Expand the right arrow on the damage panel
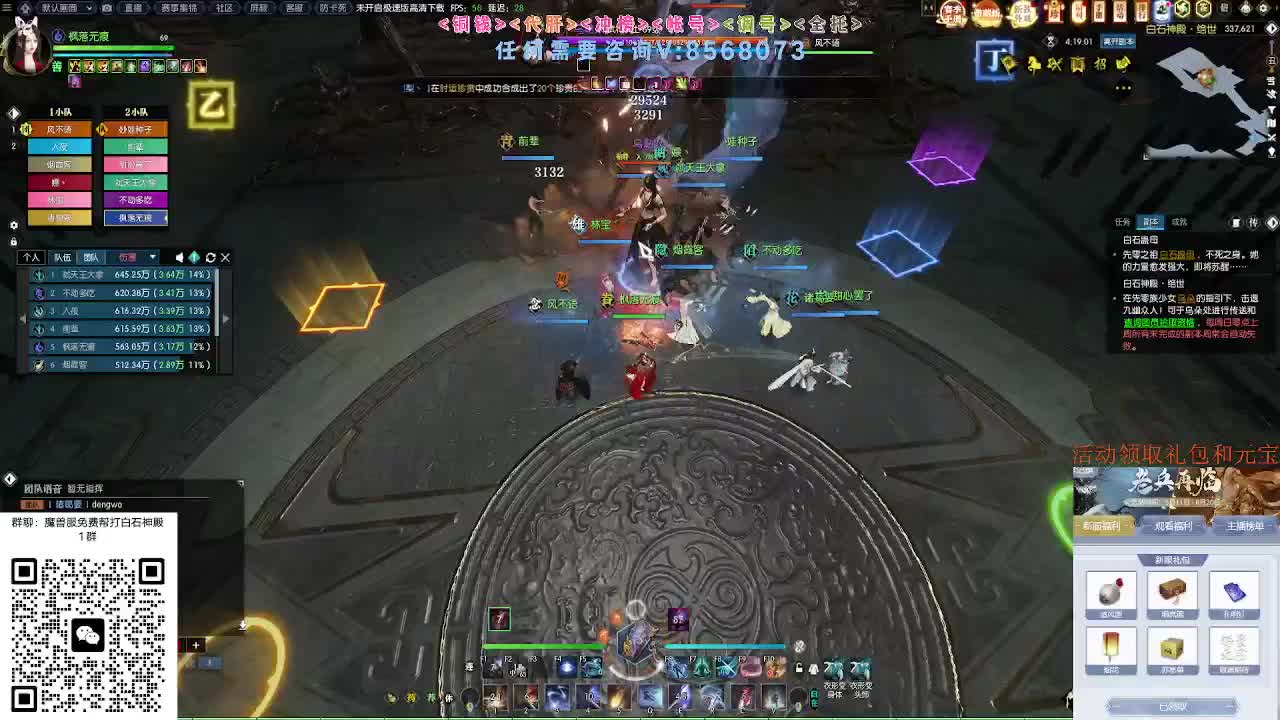 click(227, 318)
